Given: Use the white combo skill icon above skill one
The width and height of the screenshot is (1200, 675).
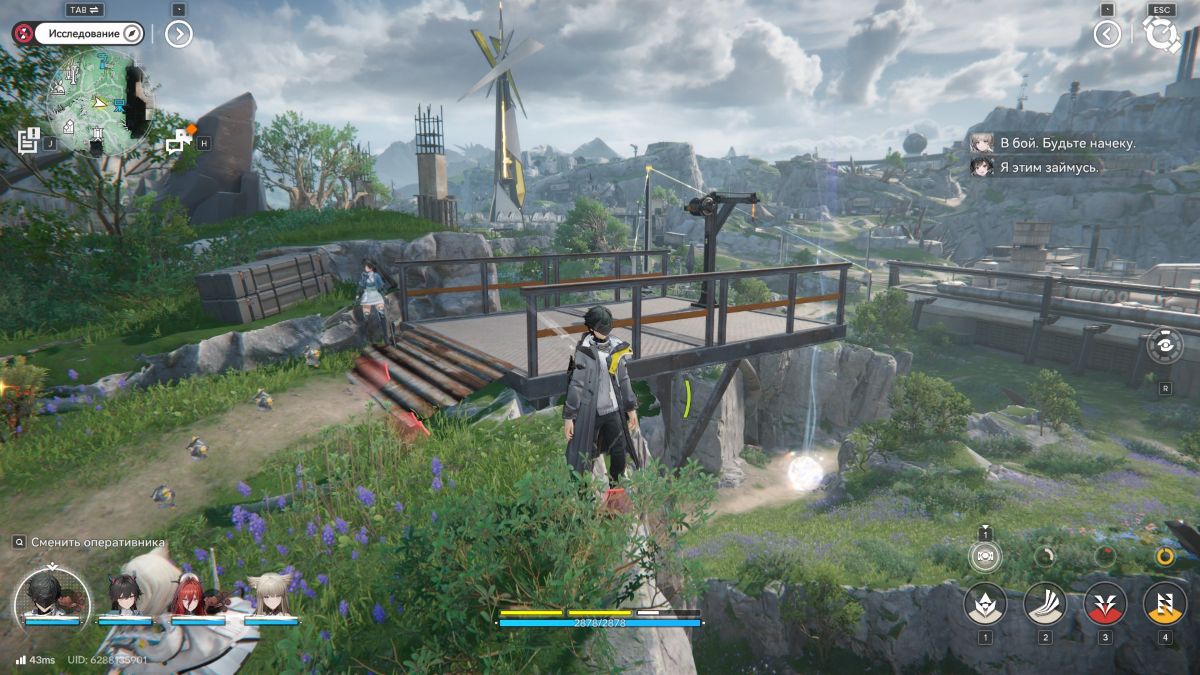Looking at the screenshot, I should 985,556.
